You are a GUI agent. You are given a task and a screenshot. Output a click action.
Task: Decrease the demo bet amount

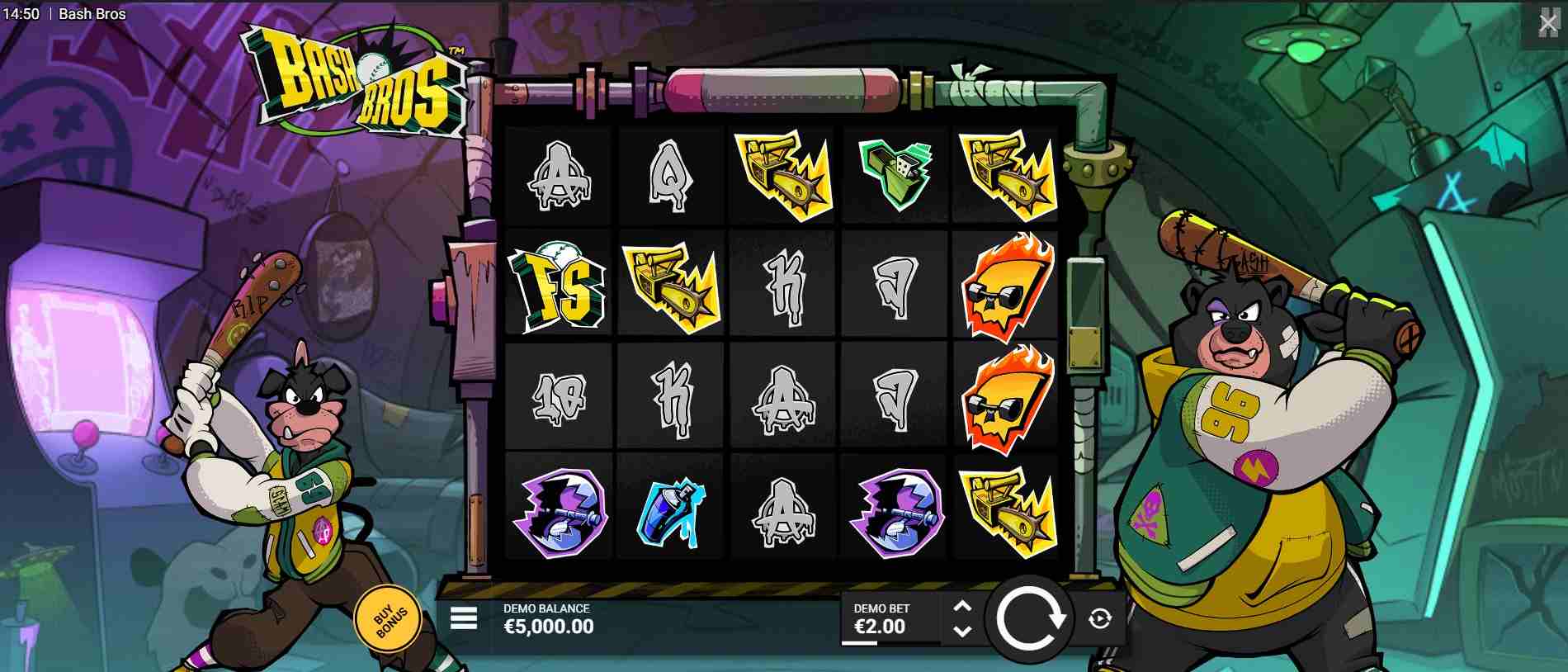point(962,631)
